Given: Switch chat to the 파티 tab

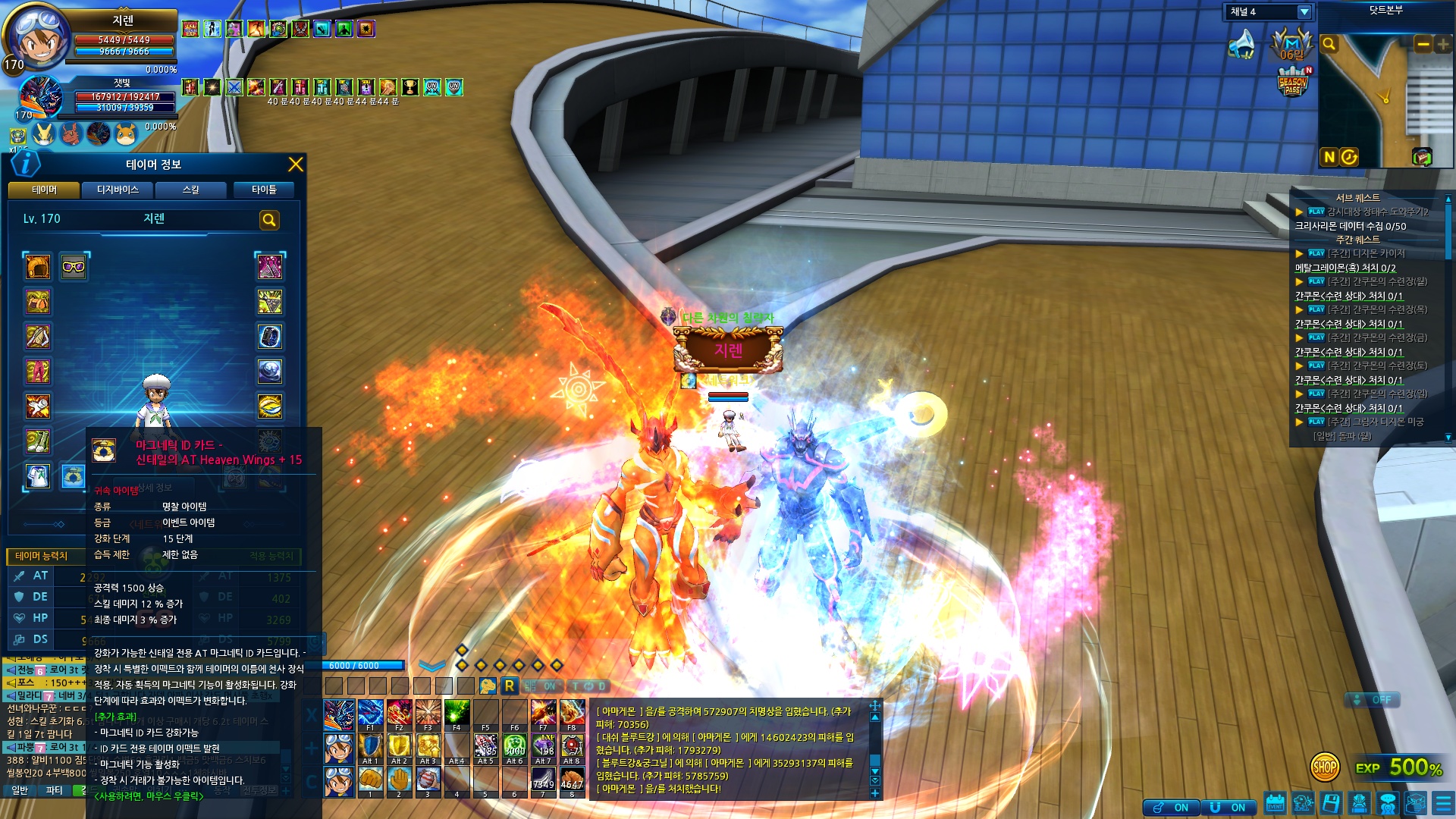Looking at the screenshot, I should click(x=55, y=790).
